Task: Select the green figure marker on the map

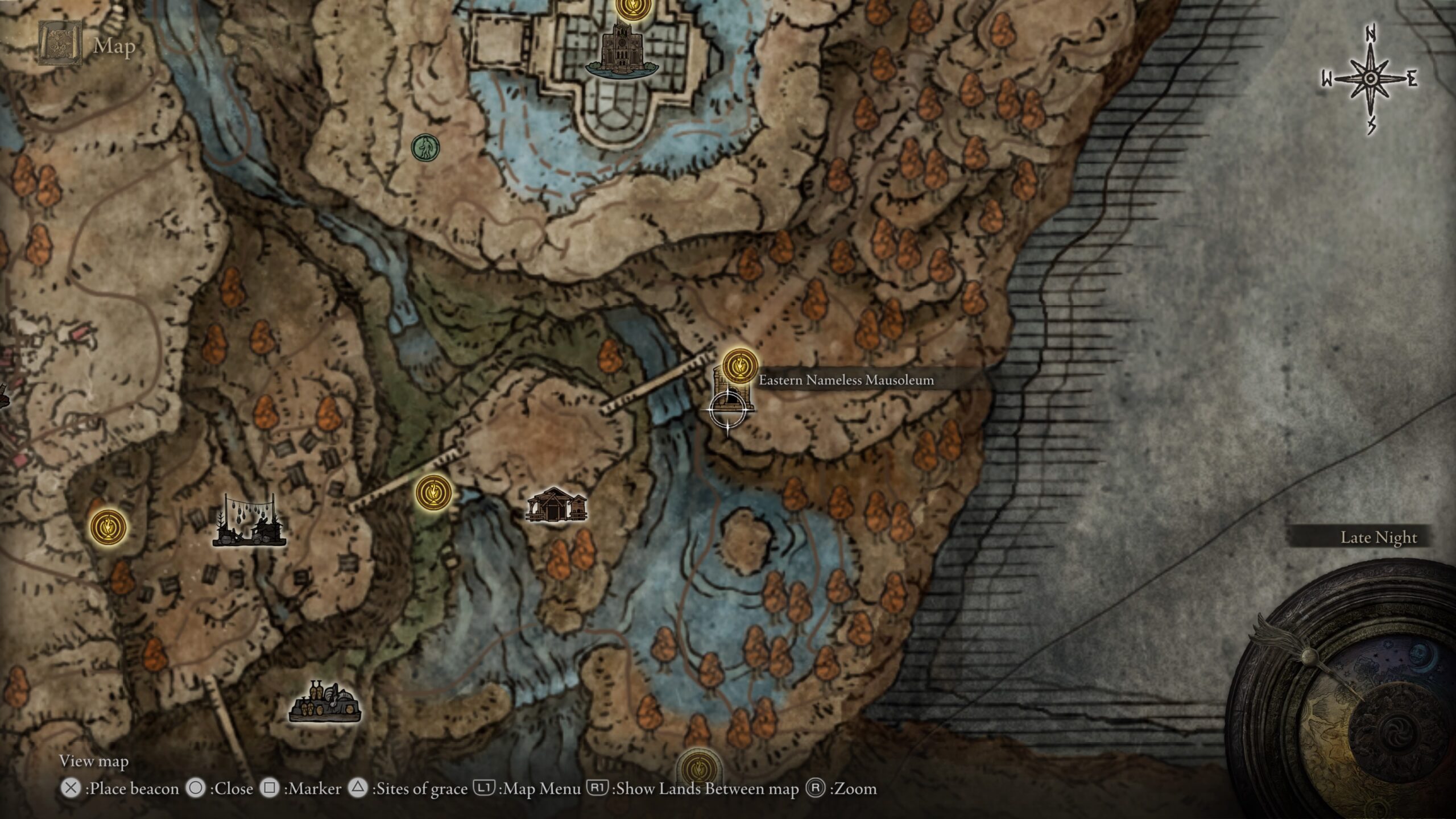Action: [425, 148]
